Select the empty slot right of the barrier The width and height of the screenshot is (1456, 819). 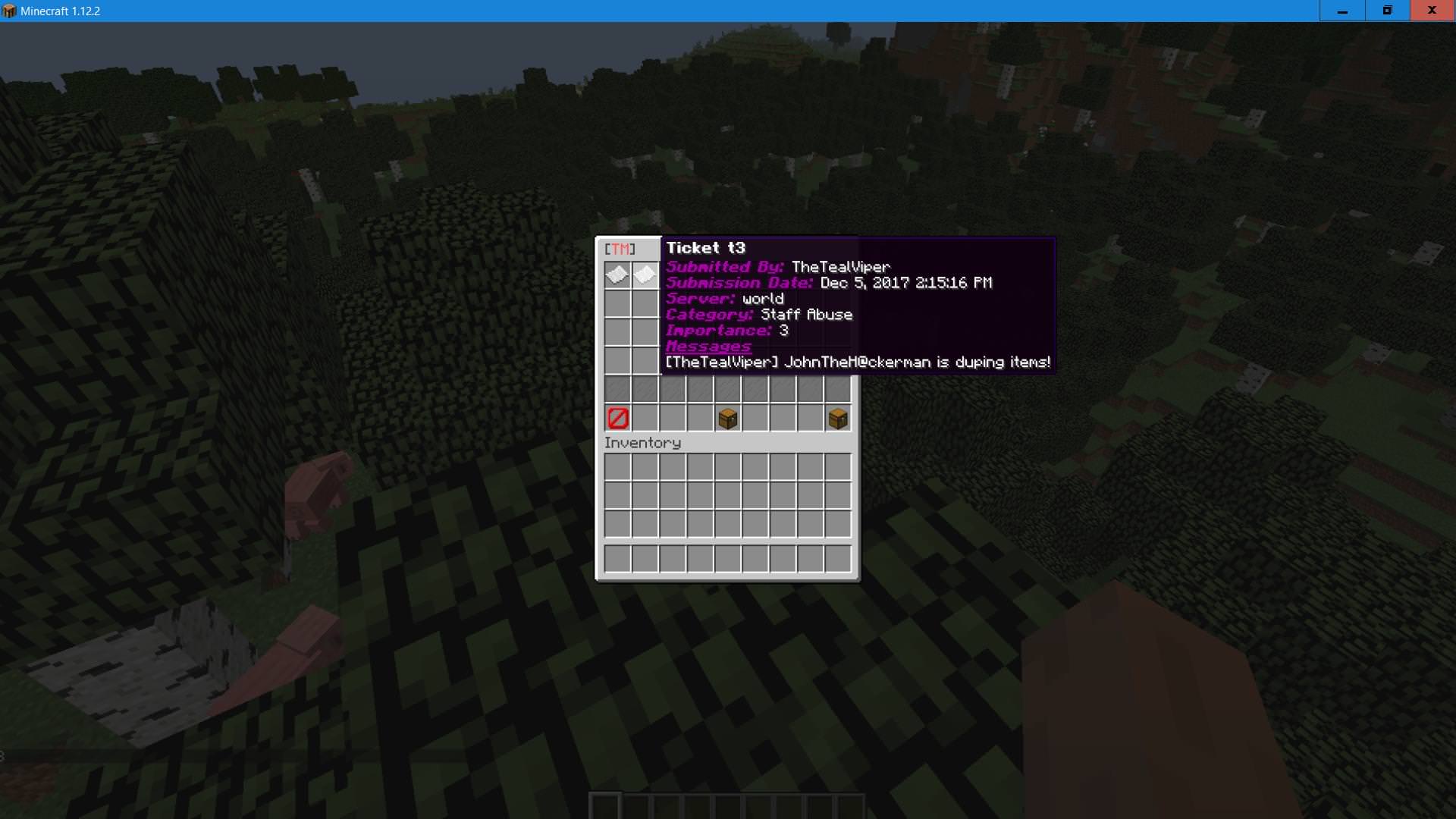(x=644, y=417)
